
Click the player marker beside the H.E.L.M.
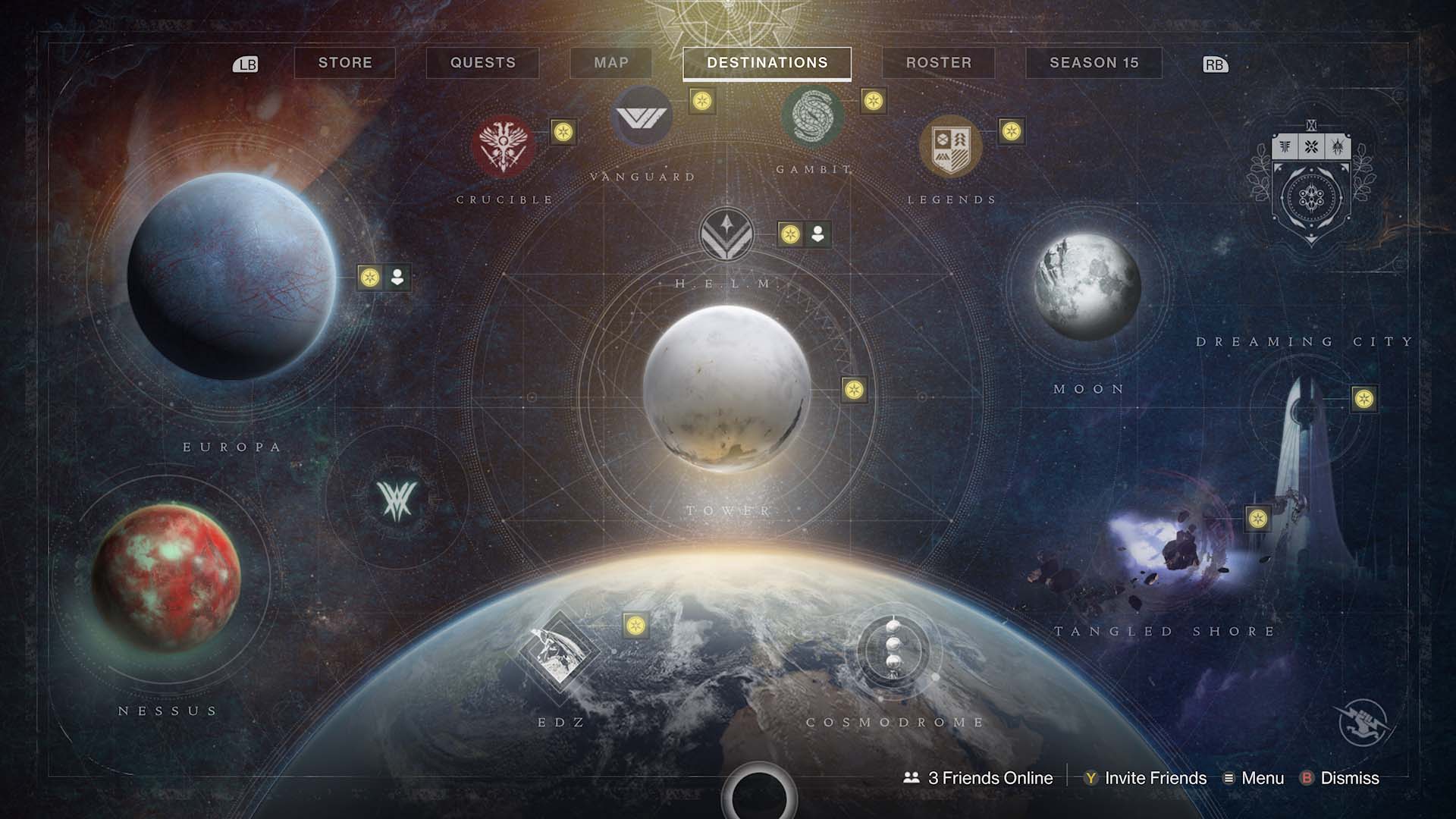817,234
